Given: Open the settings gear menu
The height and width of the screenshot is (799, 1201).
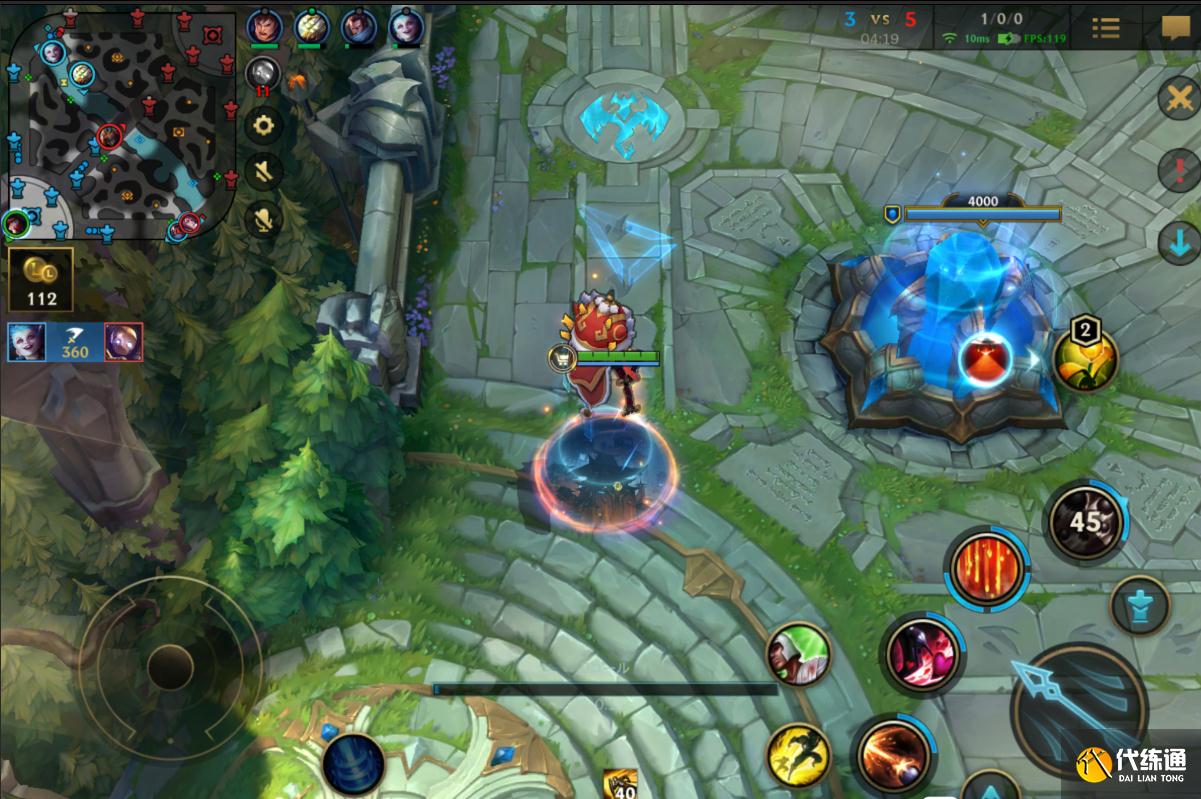Looking at the screenshot, I should [x=264, y=125].
